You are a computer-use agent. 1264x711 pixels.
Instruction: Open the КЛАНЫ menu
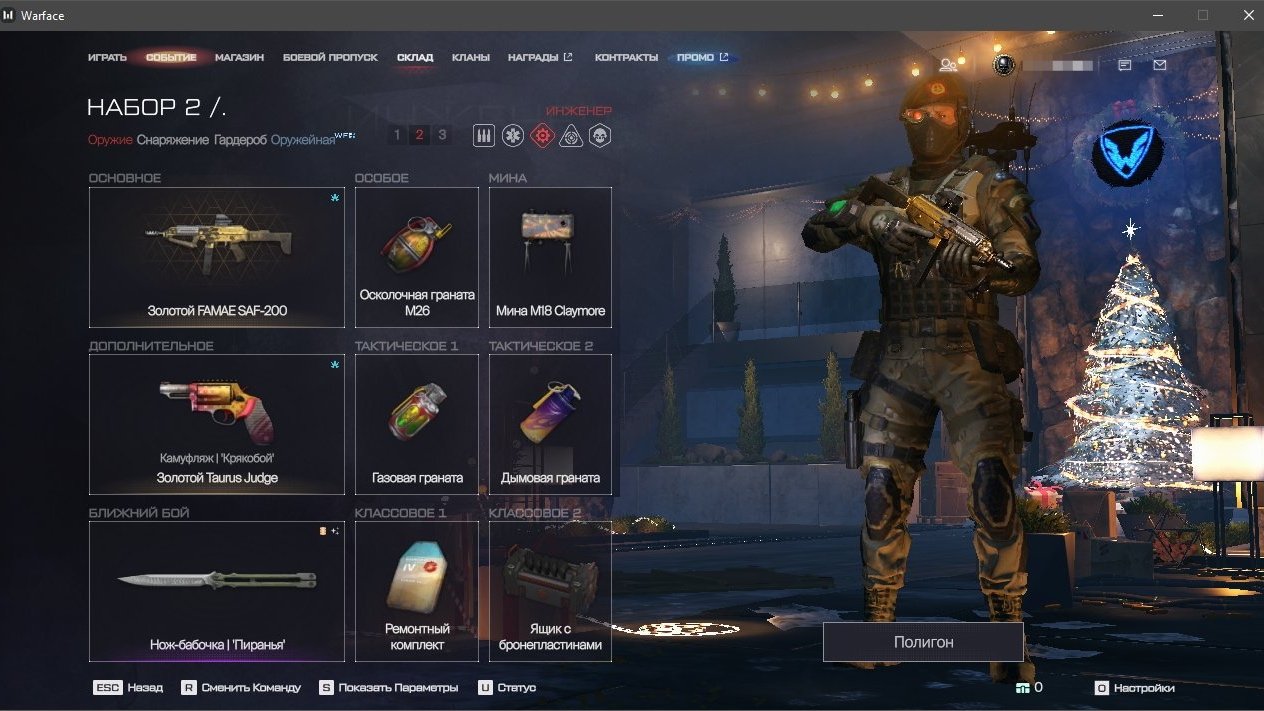470,58
